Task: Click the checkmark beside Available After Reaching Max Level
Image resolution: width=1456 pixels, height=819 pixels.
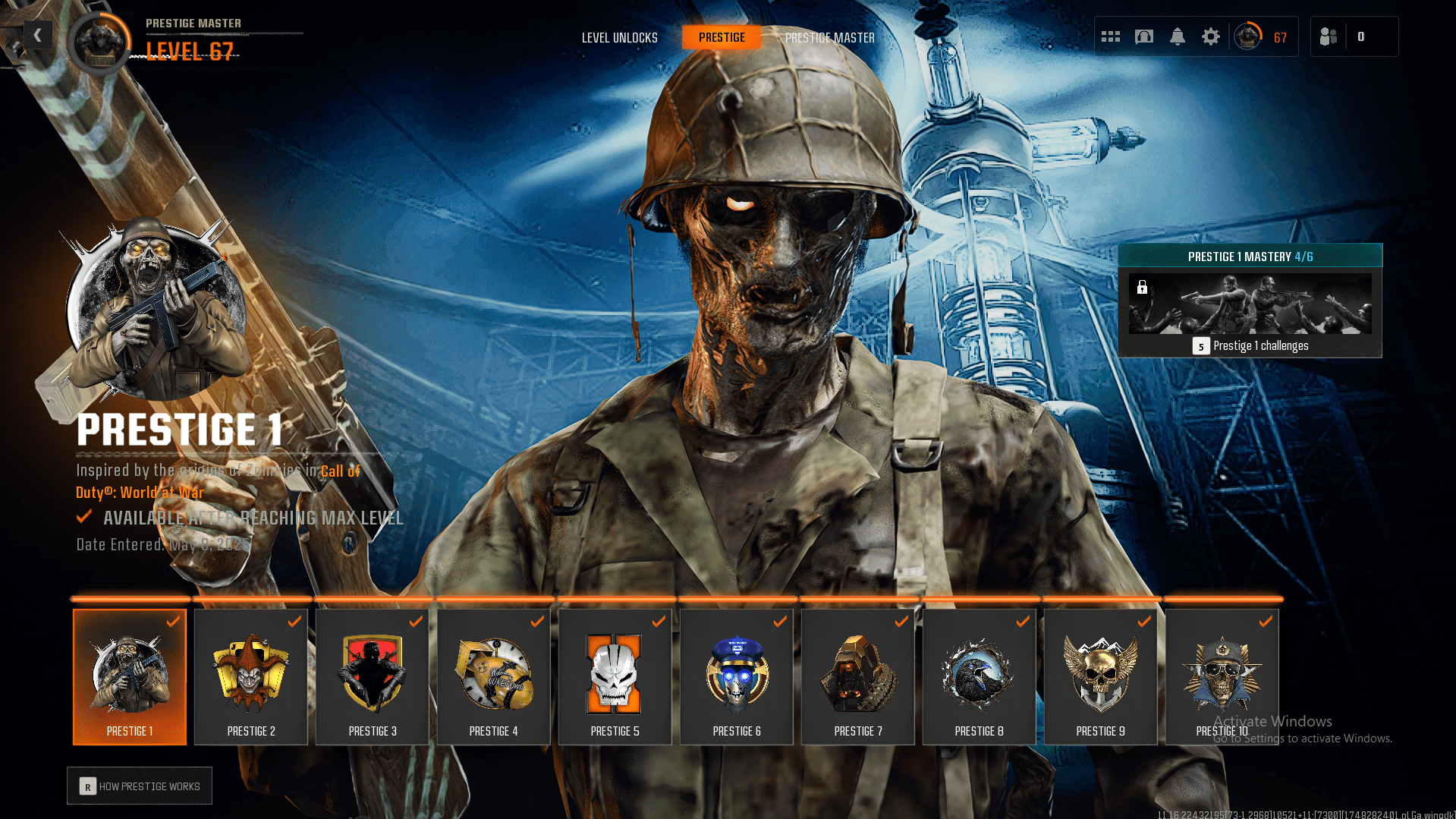Action: [84, 517]
